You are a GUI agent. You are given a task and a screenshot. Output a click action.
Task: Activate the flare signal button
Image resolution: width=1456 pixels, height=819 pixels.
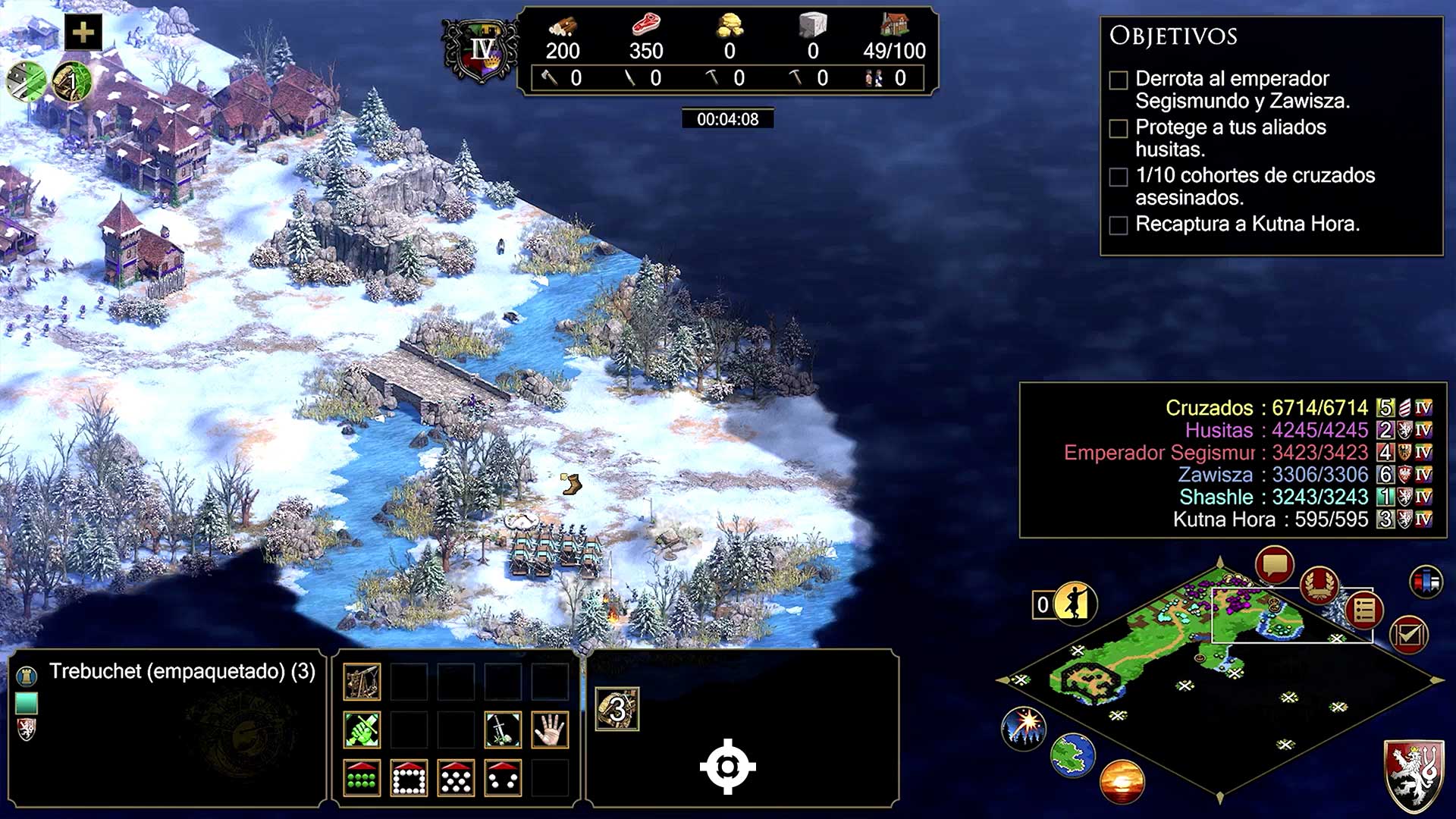click(x=1024, y=727)
